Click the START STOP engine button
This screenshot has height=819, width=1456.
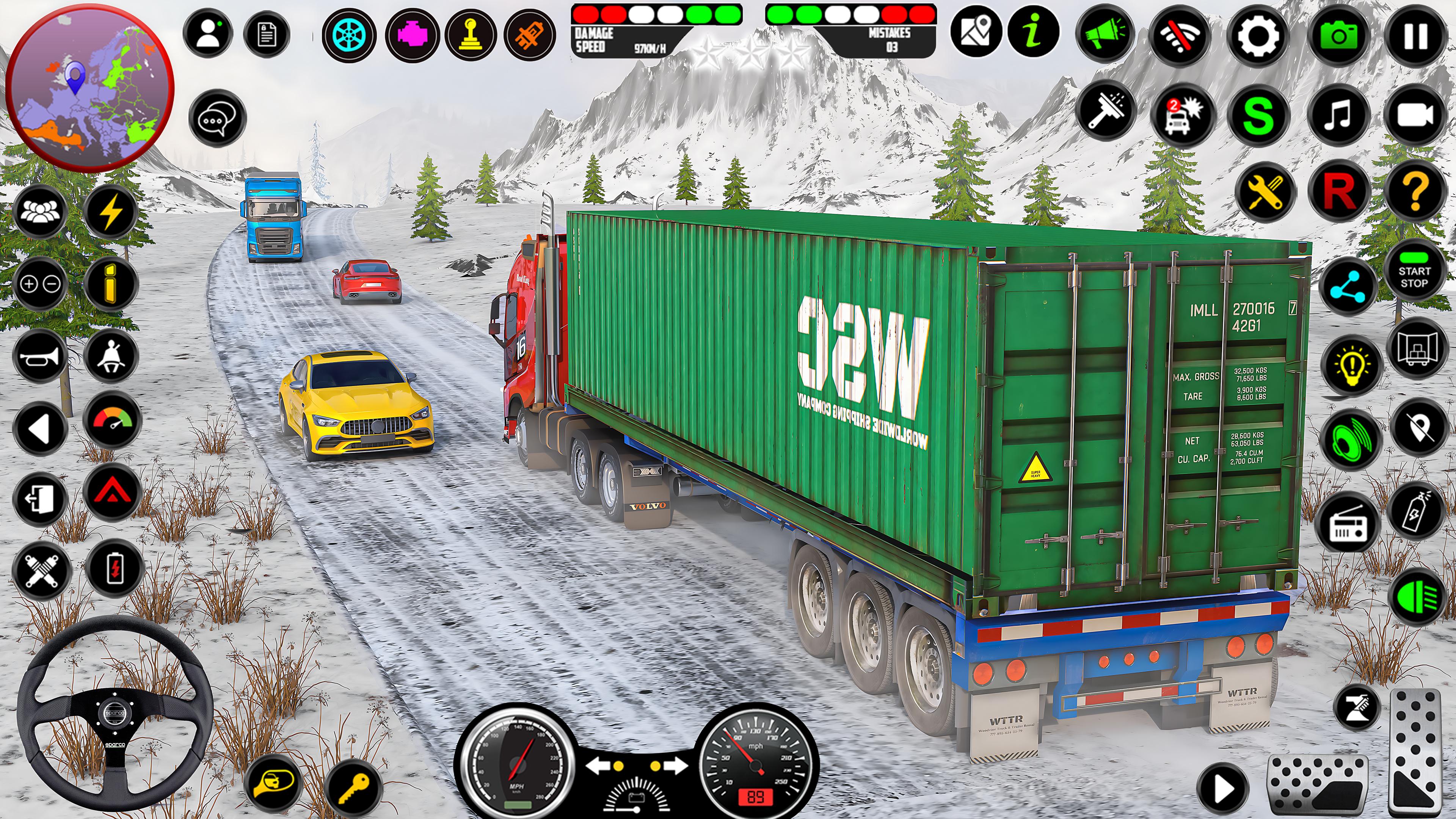point(1414,277)
